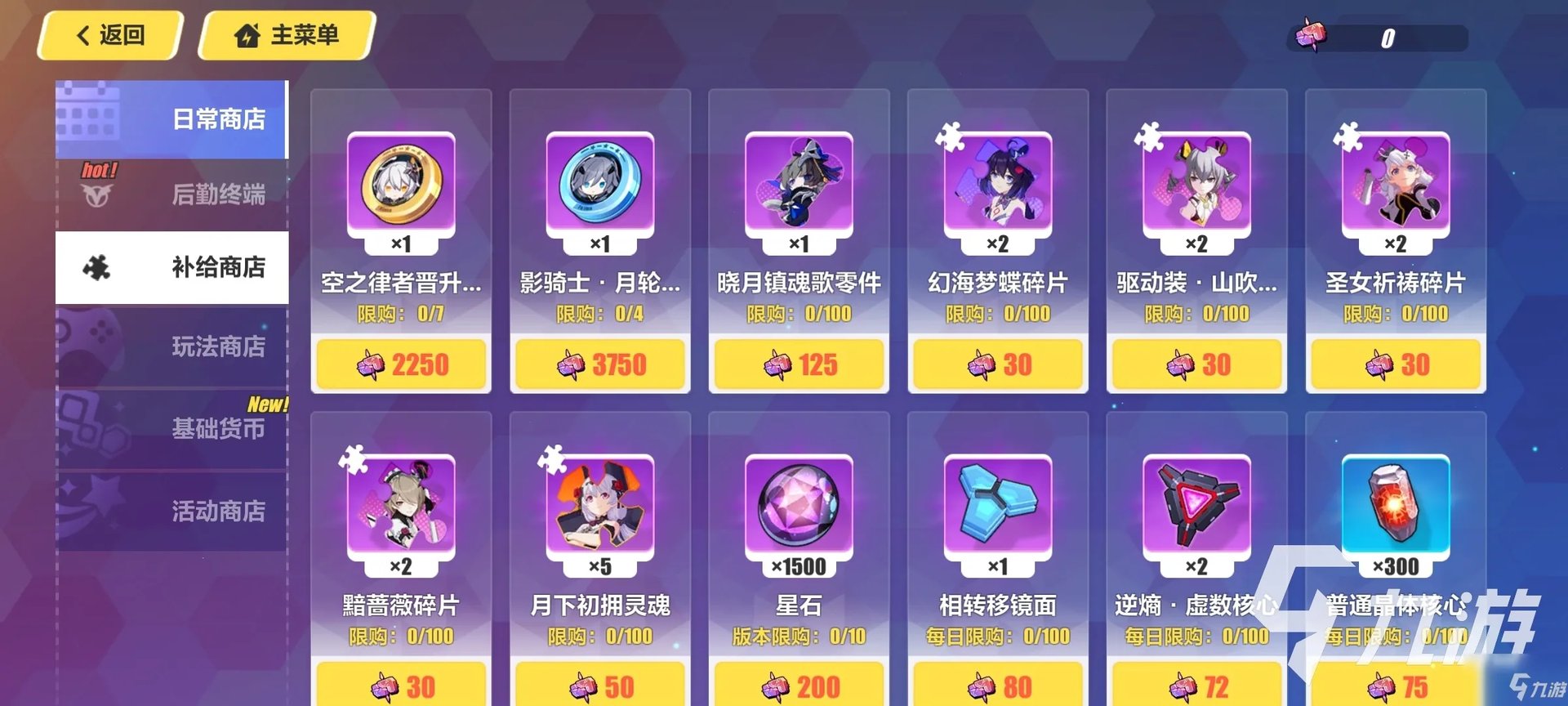Open the 基础货币 tab
Viewport: 1568px width, 706px height.
click(172, 428)
